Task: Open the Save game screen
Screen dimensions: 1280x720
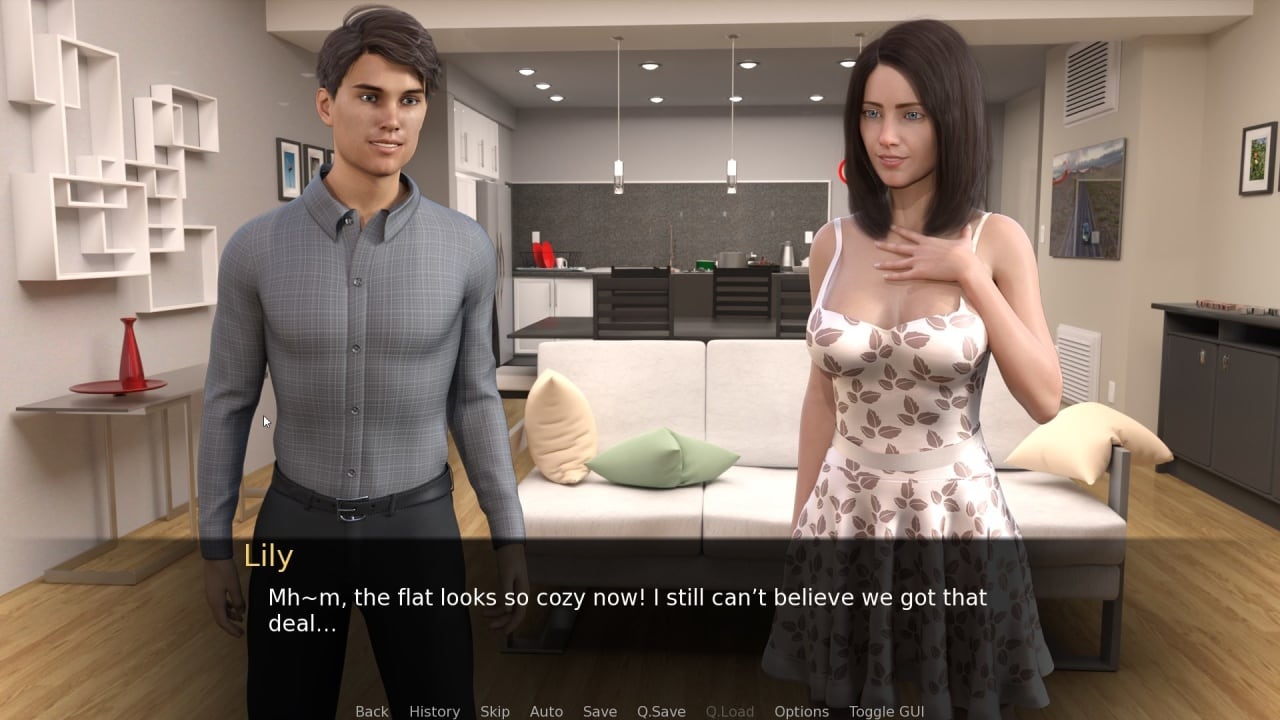Action: 599,711
